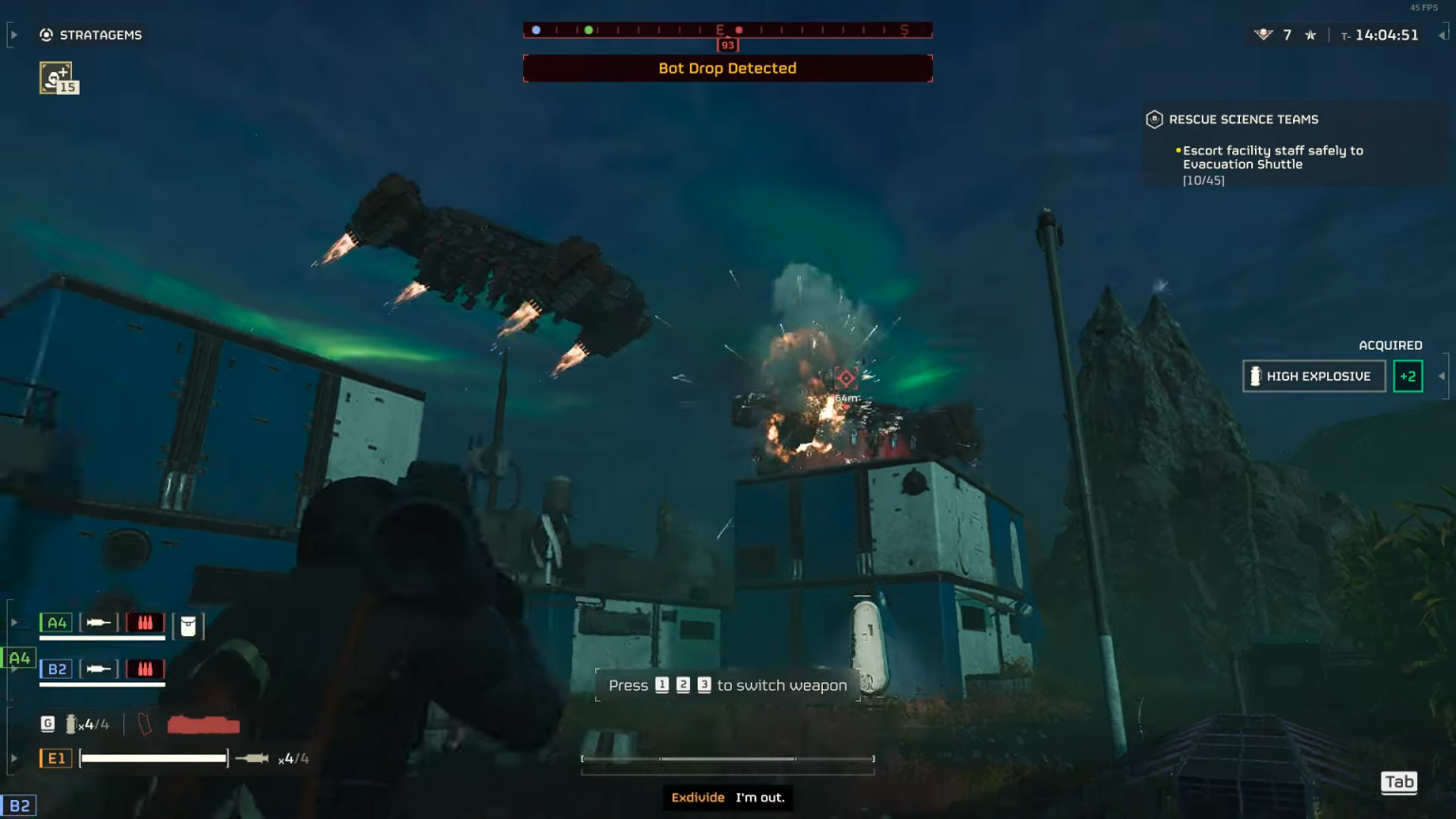
Task: Select the Resupply stratagem showing 15 uses
Action: tap(58, 77)
